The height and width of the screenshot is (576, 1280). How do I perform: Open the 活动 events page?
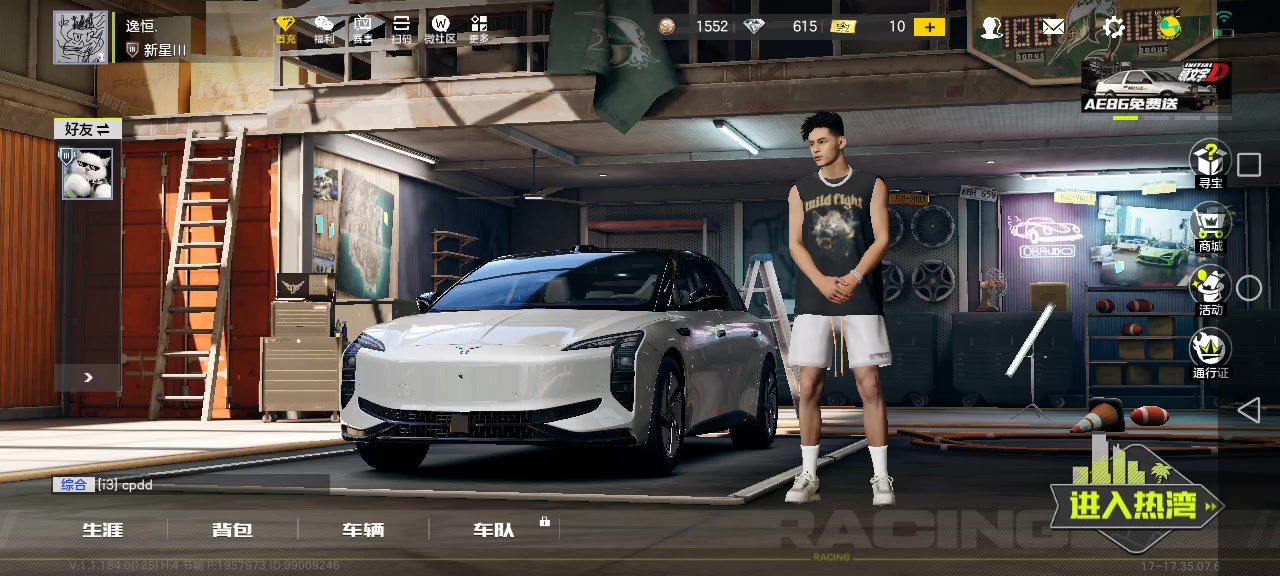coord(1210,291)
